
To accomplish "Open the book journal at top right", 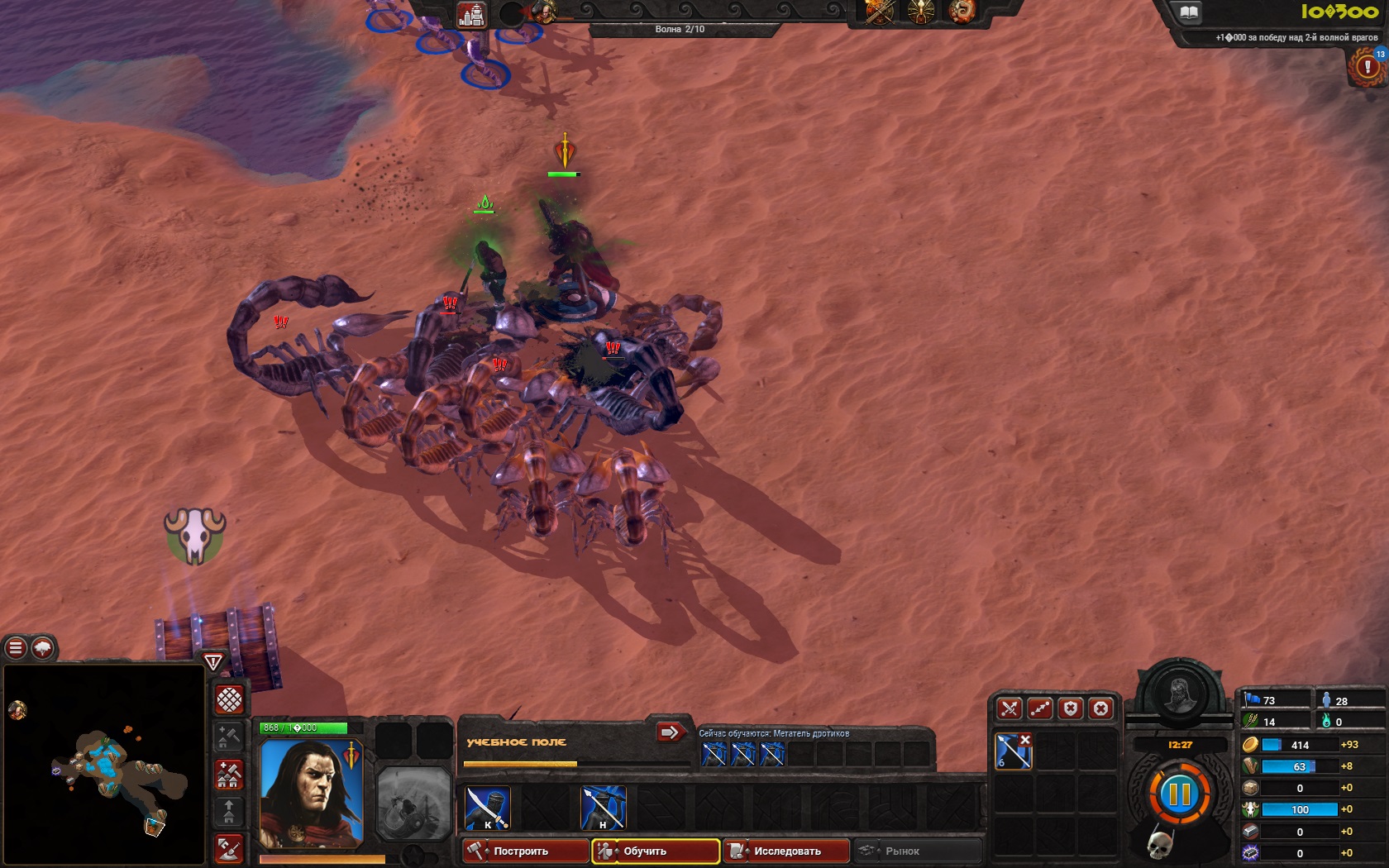I will [1188, 12].
